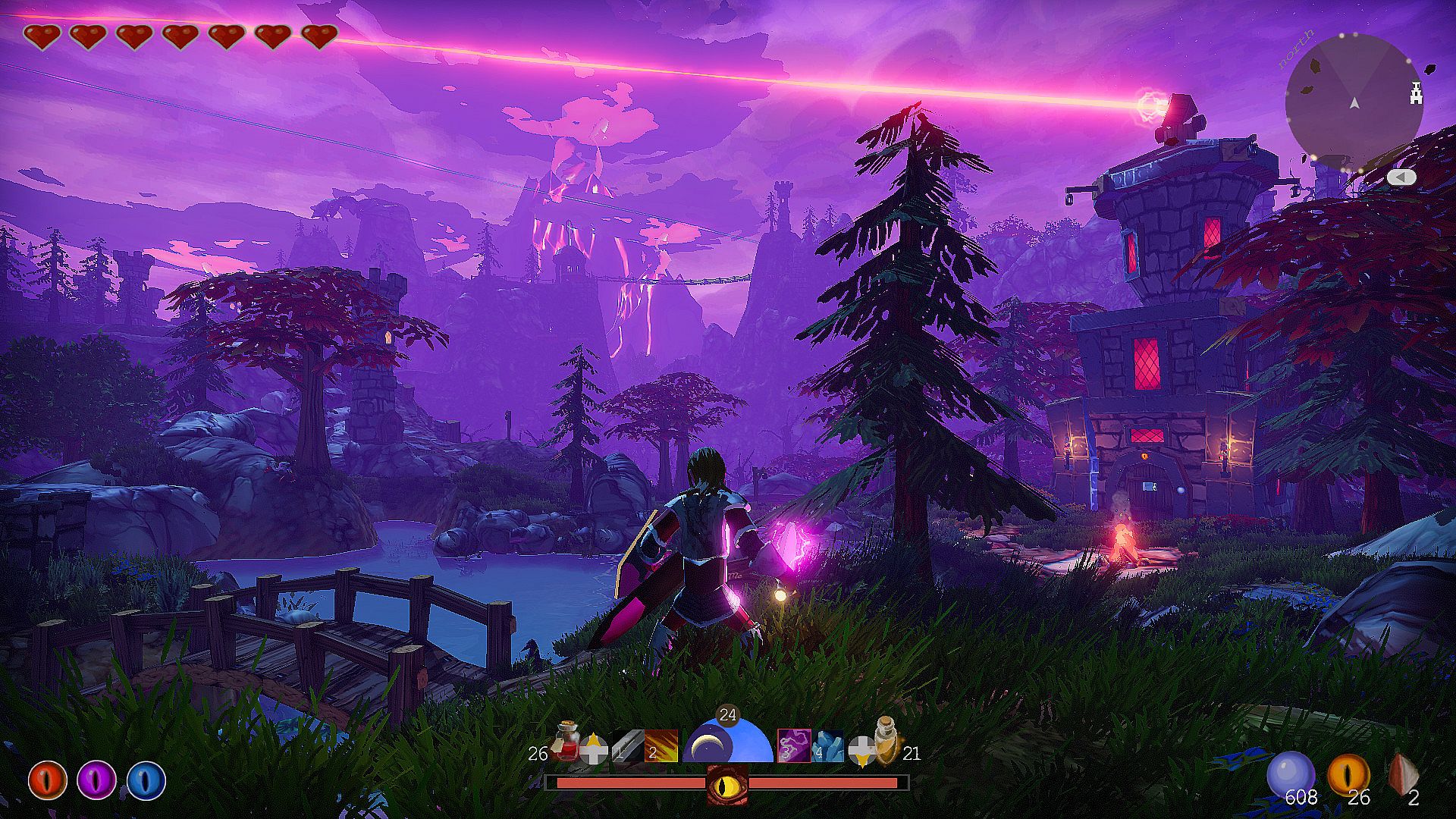Use the red health potion
The width and height of the screenshot is (1456, 819).
coord(566,741)
